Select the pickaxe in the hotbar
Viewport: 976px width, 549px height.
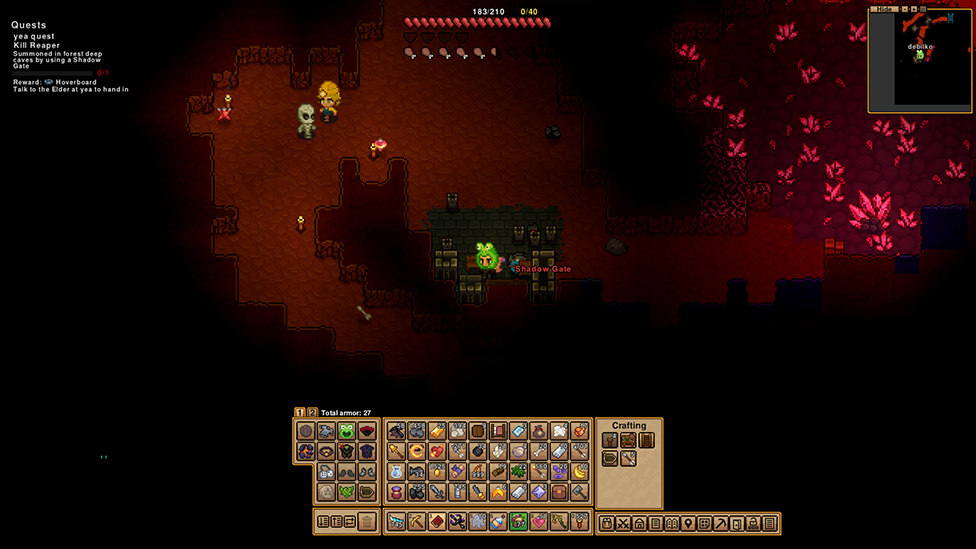point(416,521)
